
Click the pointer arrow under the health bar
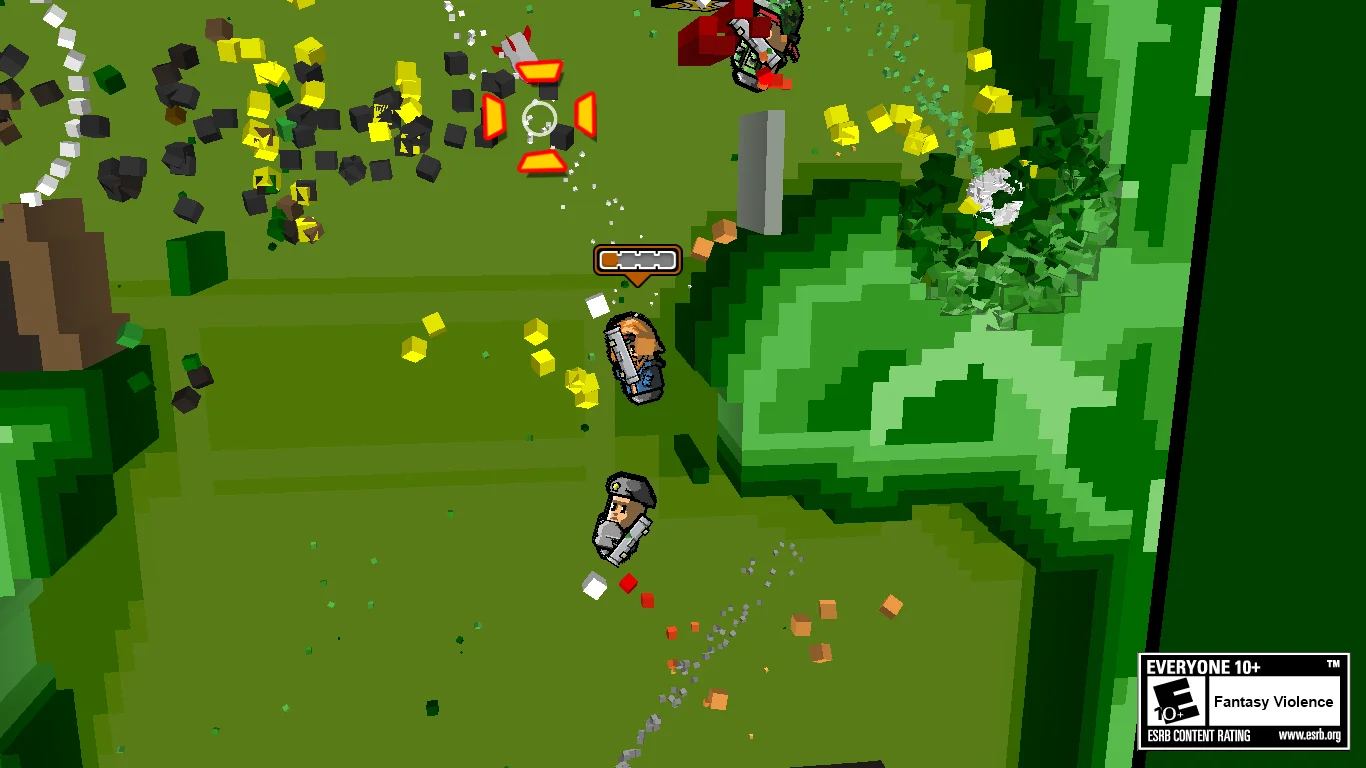[637, 280]
